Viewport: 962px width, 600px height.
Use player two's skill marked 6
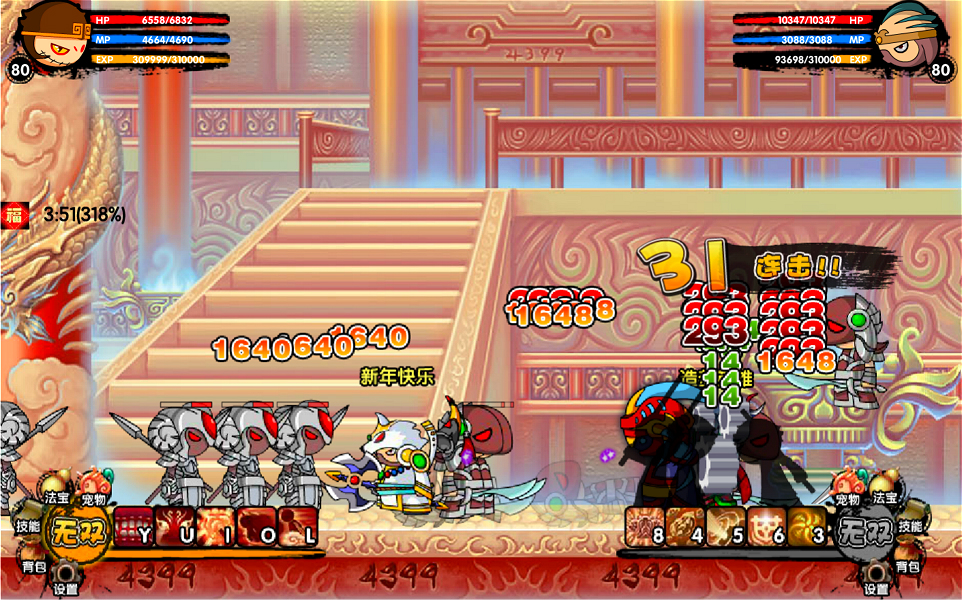[x=767, y=527]
